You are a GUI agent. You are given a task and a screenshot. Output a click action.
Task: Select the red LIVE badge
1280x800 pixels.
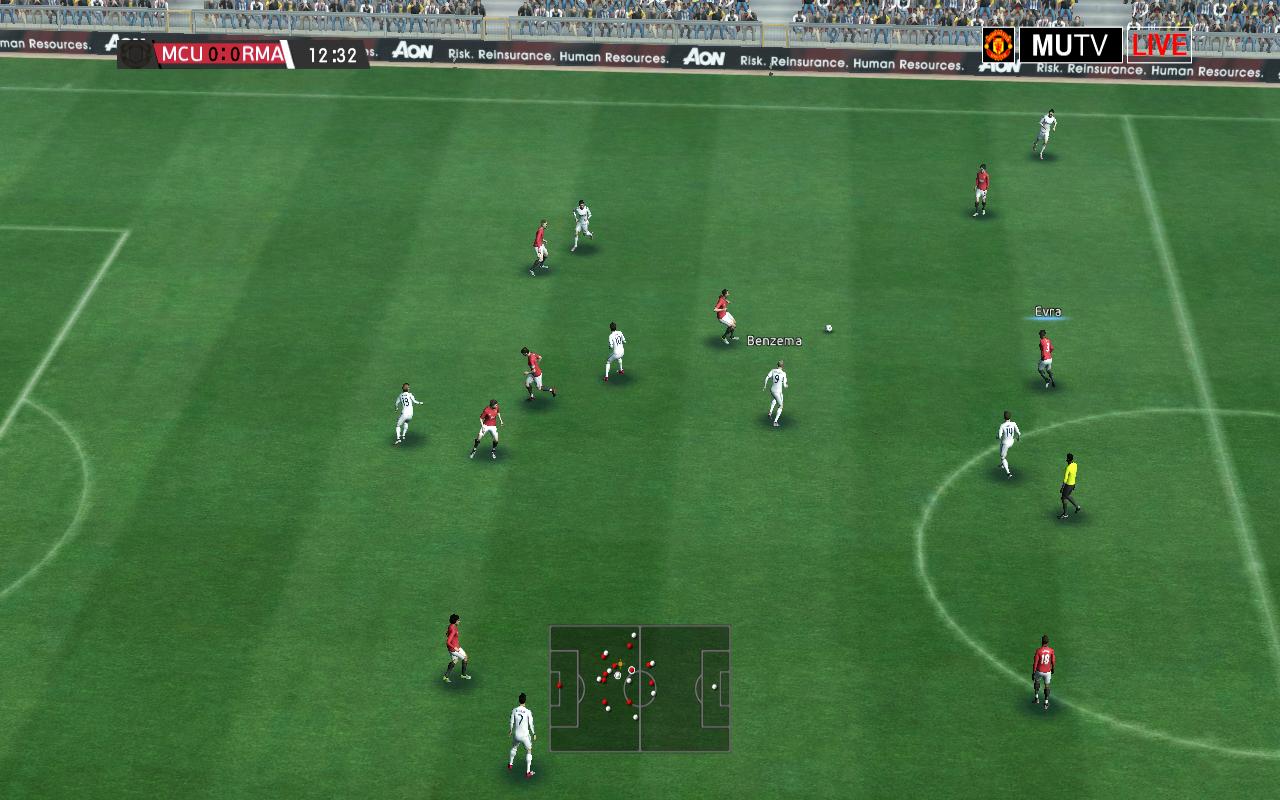pos(1159,45)
